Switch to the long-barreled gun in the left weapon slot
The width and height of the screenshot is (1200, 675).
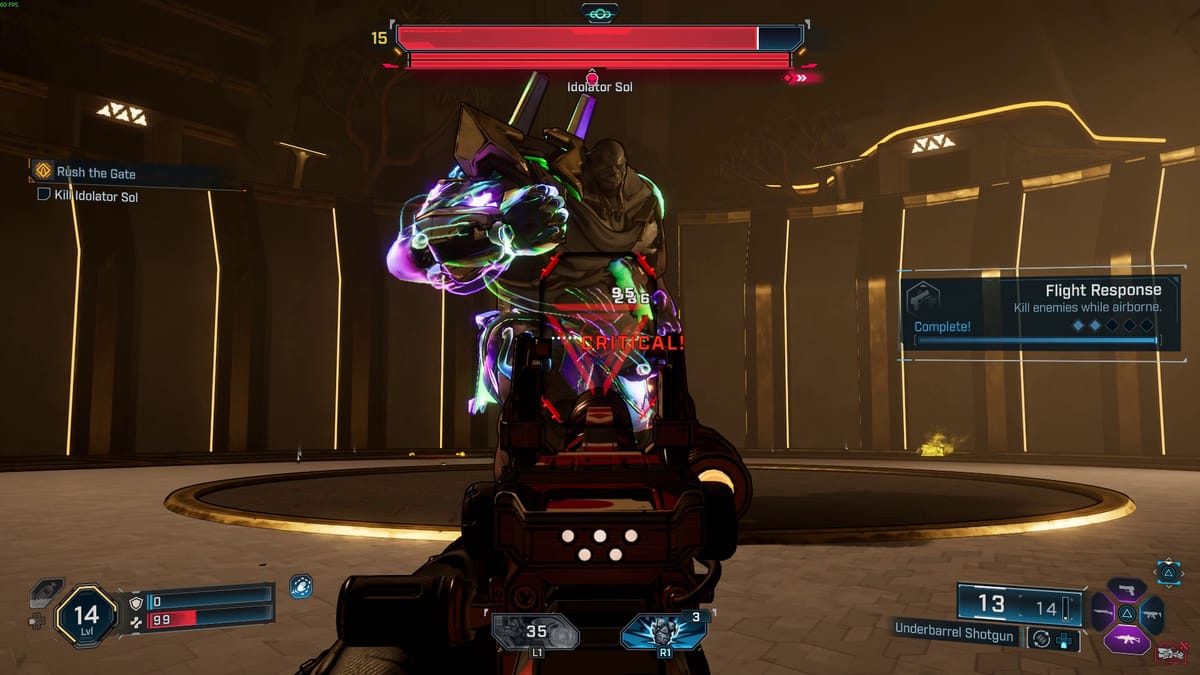1103,613
